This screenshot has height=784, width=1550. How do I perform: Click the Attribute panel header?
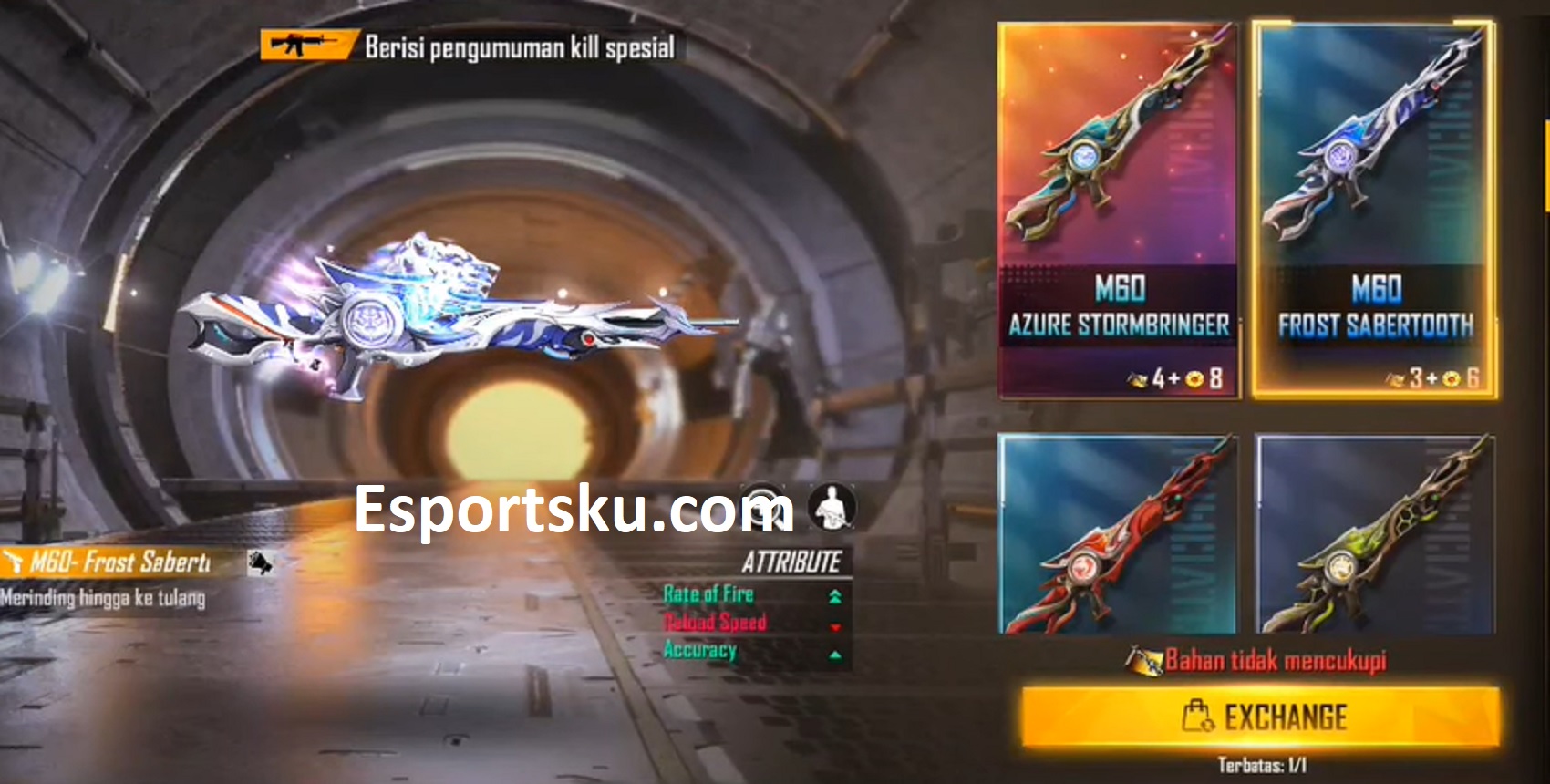[794, 560]
